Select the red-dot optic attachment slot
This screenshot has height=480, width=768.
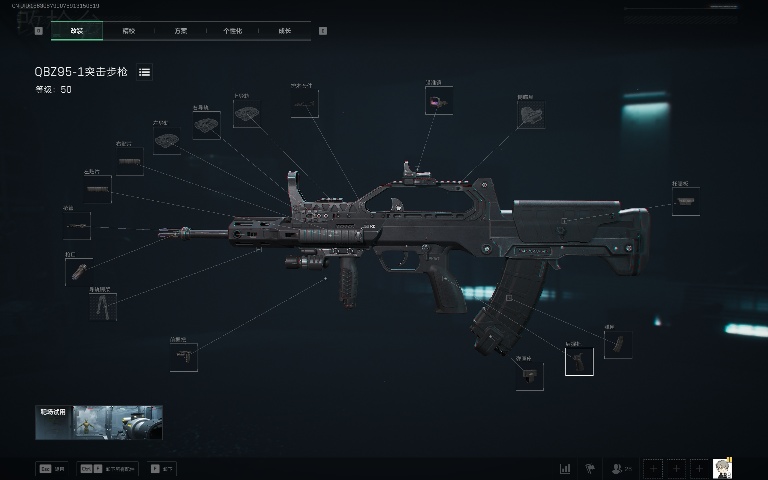pos(438,101)
